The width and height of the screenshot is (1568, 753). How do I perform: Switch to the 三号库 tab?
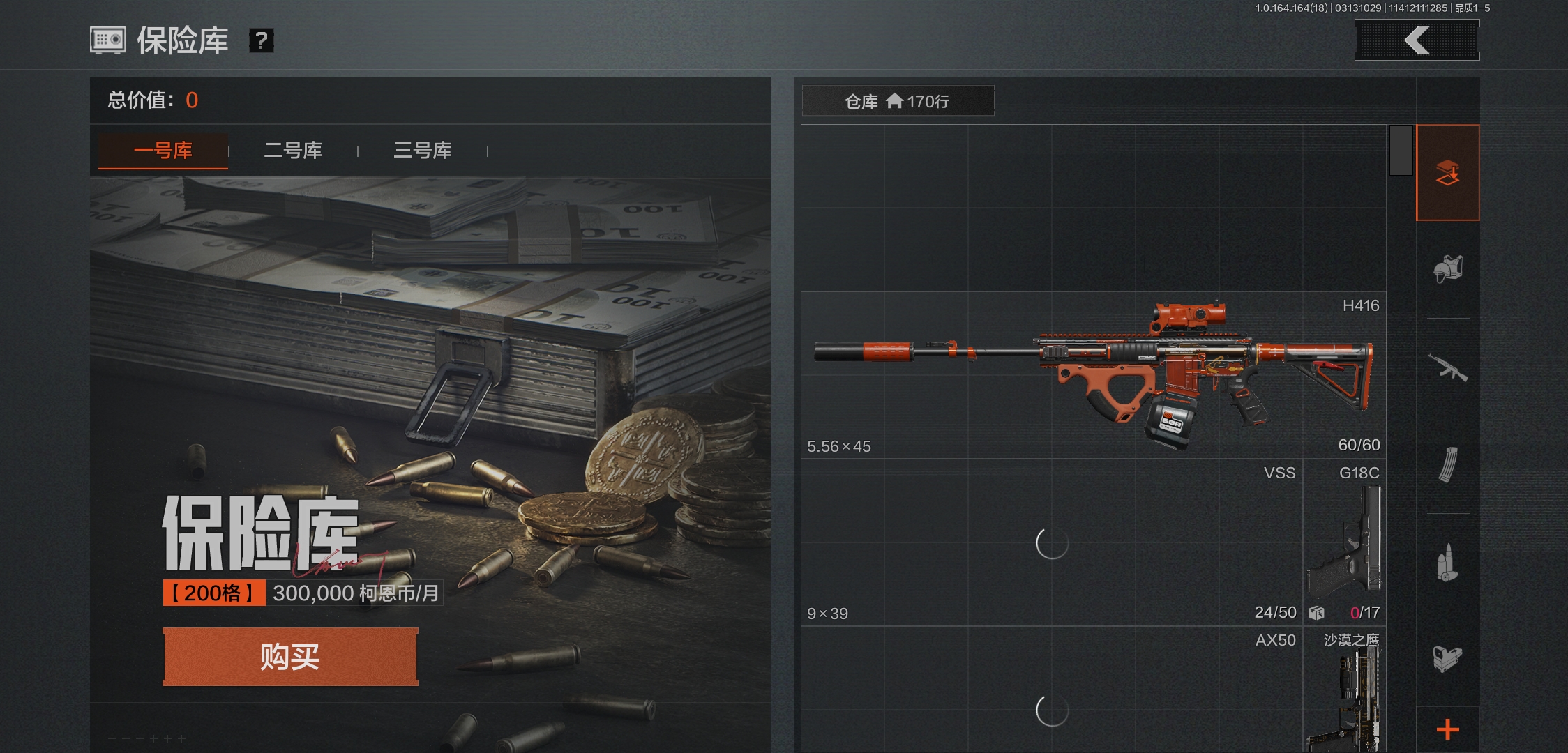pos(423,151)
